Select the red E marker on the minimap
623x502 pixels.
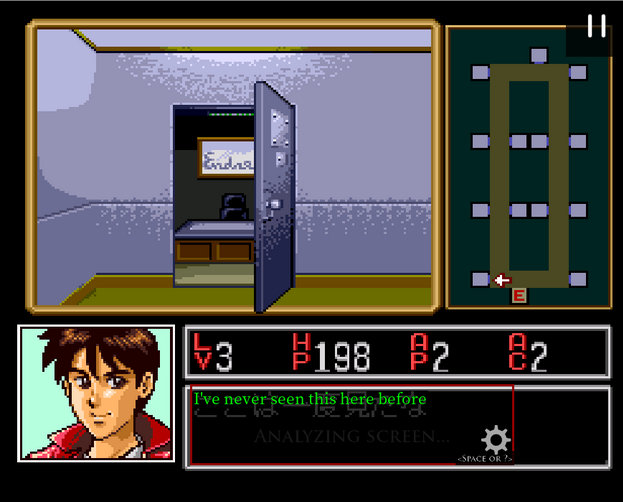[519, 295]
